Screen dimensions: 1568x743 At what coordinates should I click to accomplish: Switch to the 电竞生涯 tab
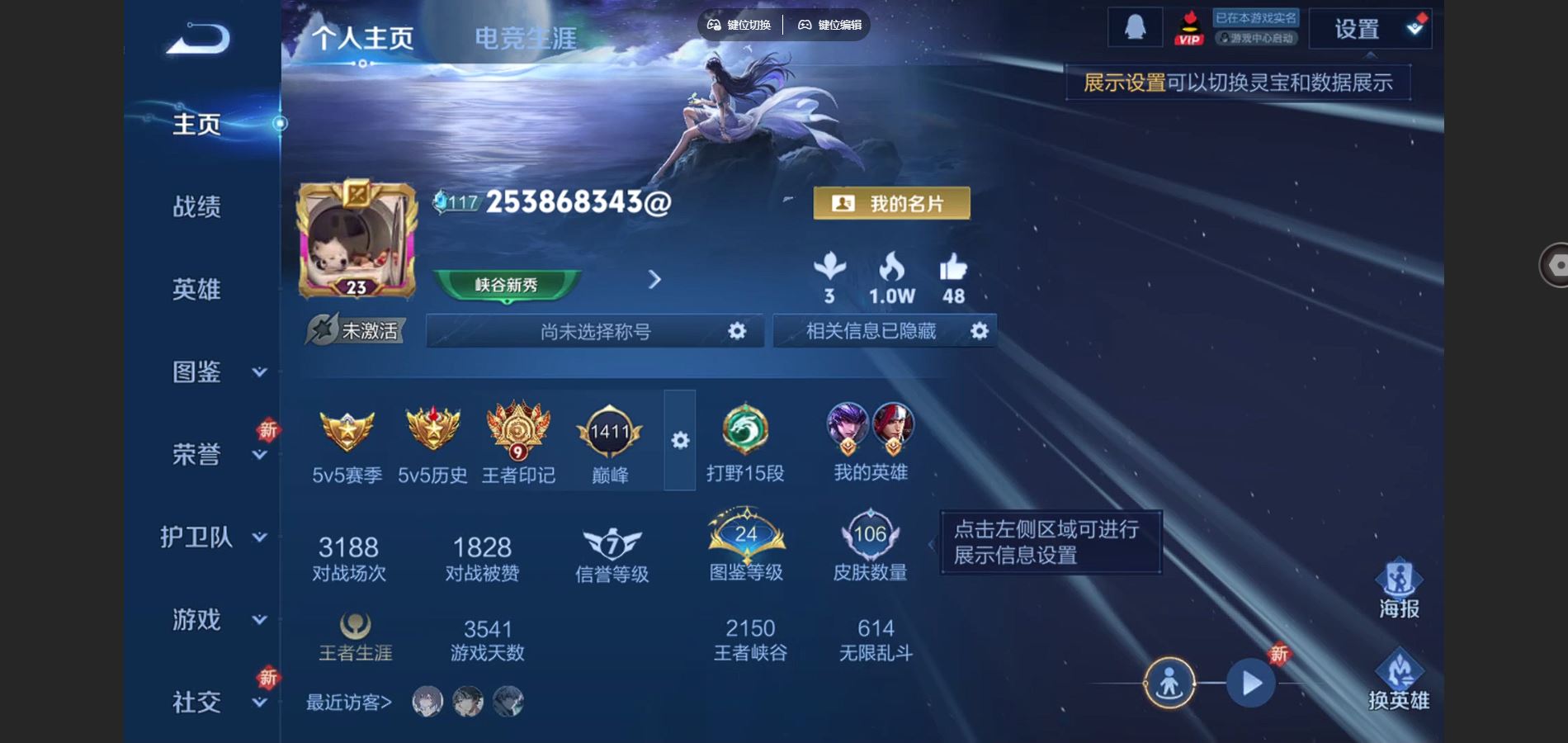pyautogui.click(x=525, y=38)
